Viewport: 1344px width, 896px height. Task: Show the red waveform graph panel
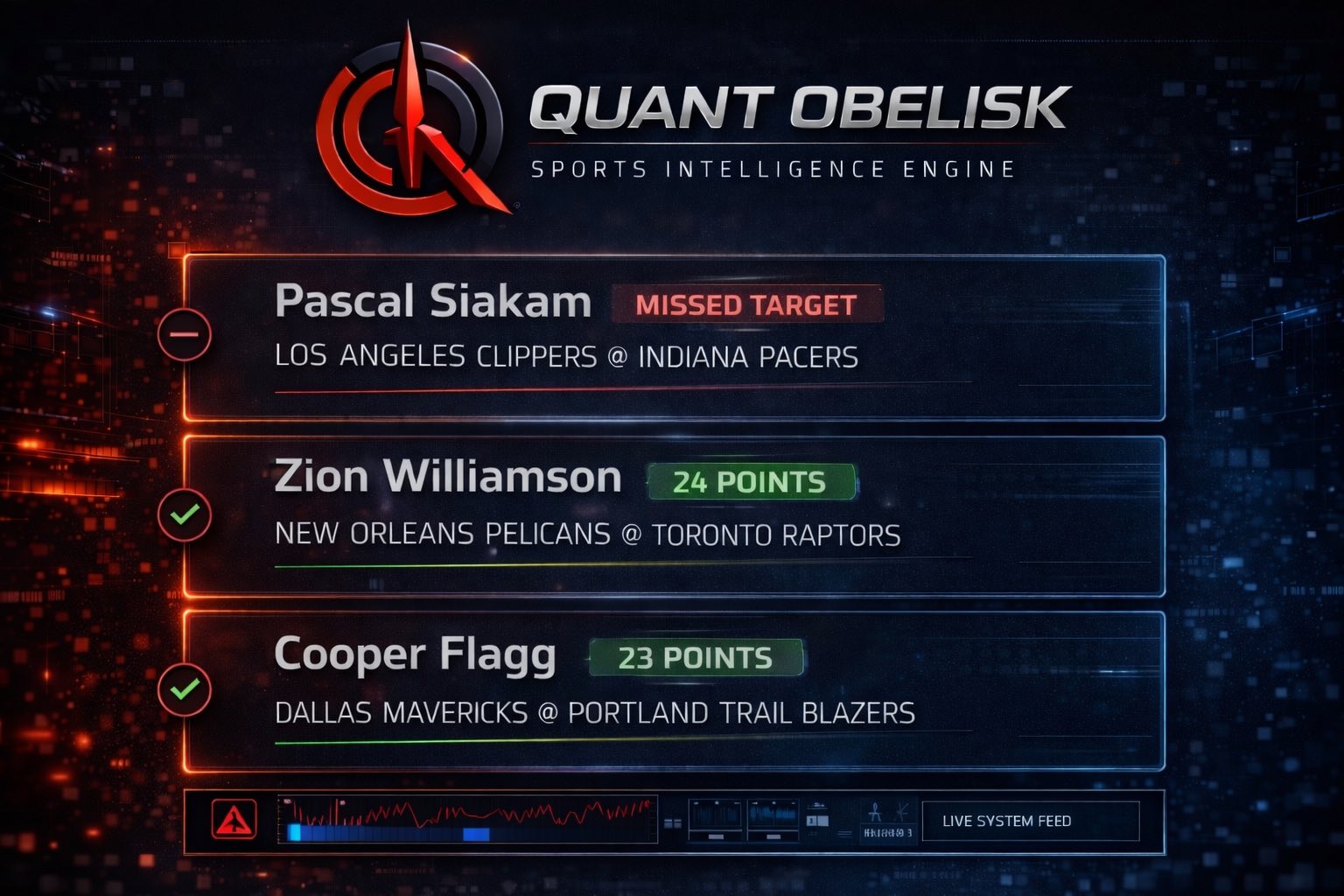coord(467,820)
